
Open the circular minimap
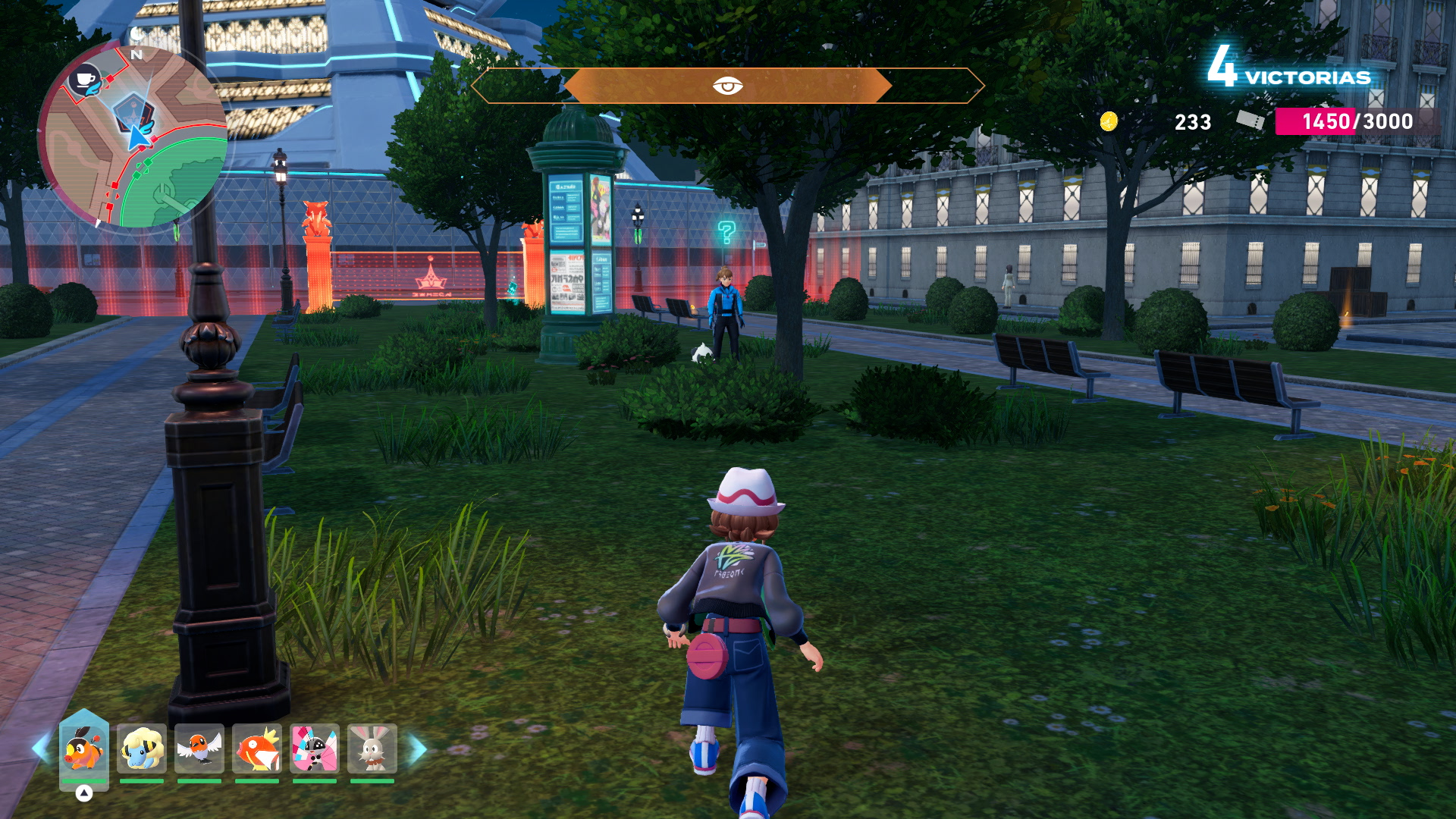[x=133, y=136]
